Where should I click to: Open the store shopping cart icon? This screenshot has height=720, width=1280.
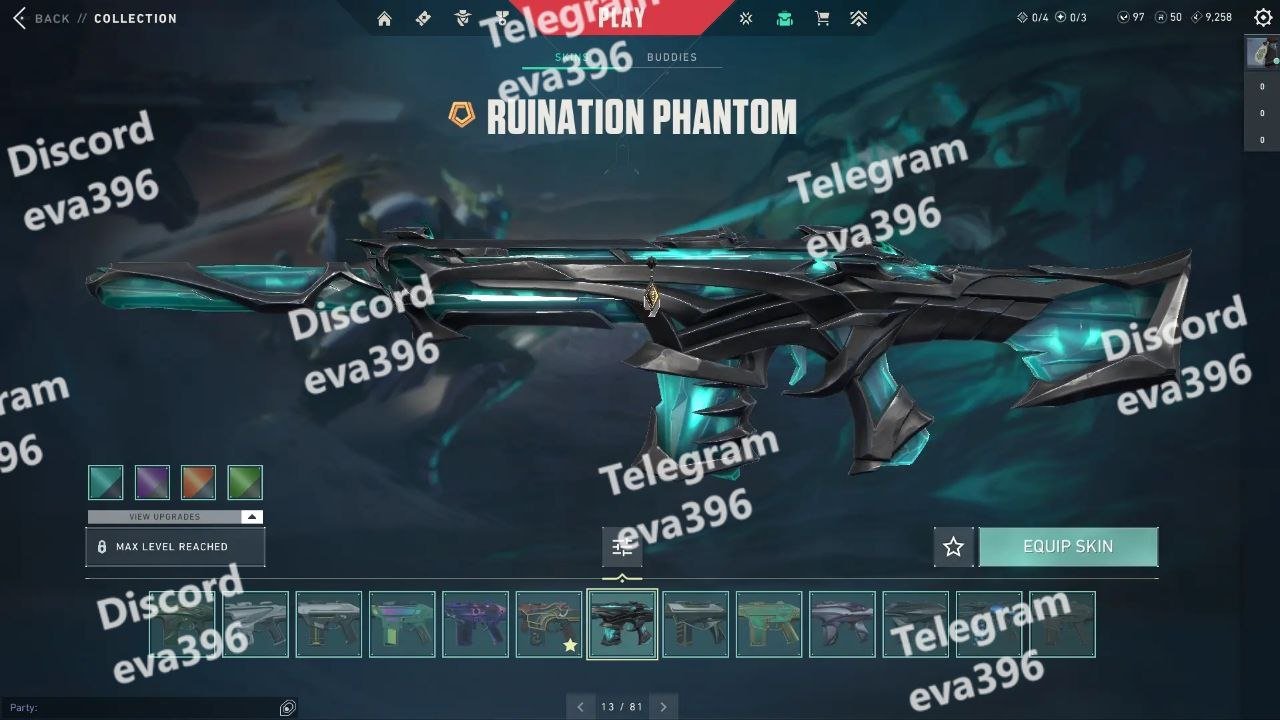[822, 18]
